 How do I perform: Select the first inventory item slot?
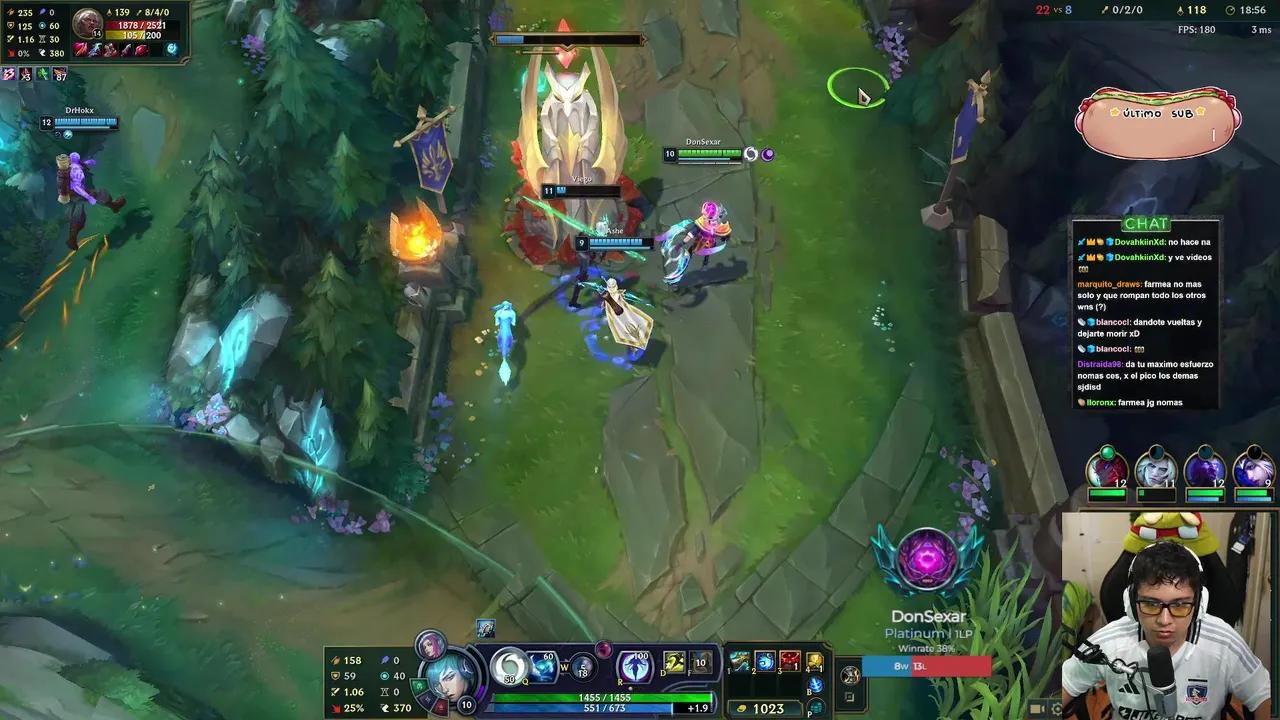point(739,660)
